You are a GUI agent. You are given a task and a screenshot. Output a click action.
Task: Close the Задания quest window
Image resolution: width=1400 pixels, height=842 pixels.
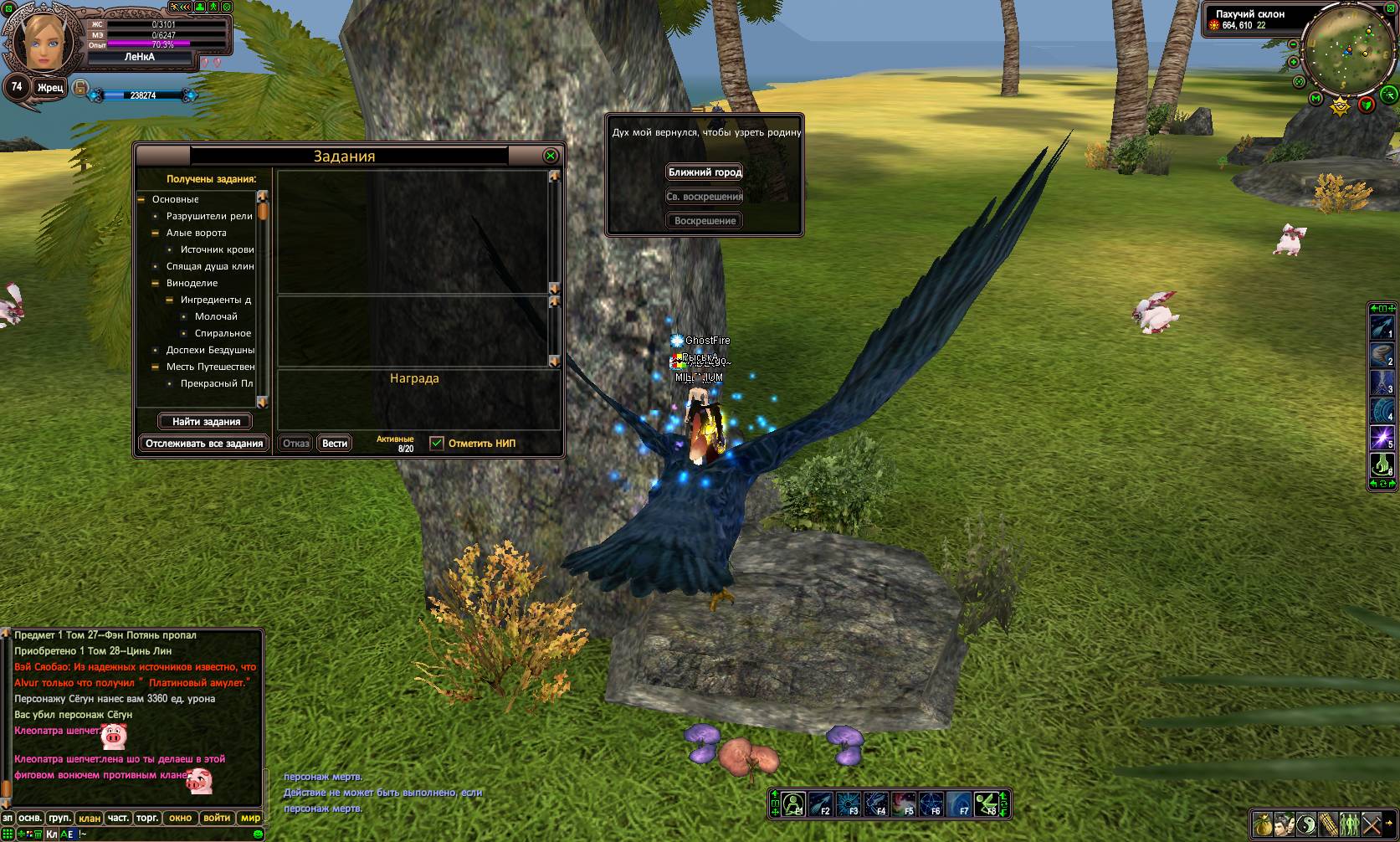pyautogui.click(x=551, y=156)
